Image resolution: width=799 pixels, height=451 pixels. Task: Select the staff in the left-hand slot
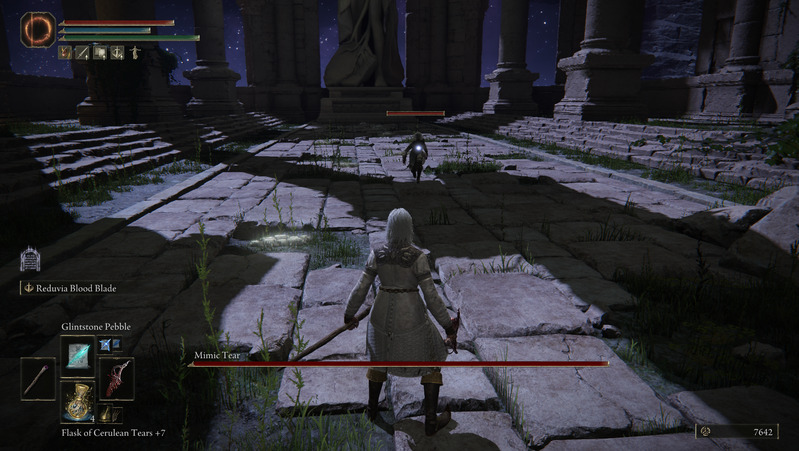(38, 379)
